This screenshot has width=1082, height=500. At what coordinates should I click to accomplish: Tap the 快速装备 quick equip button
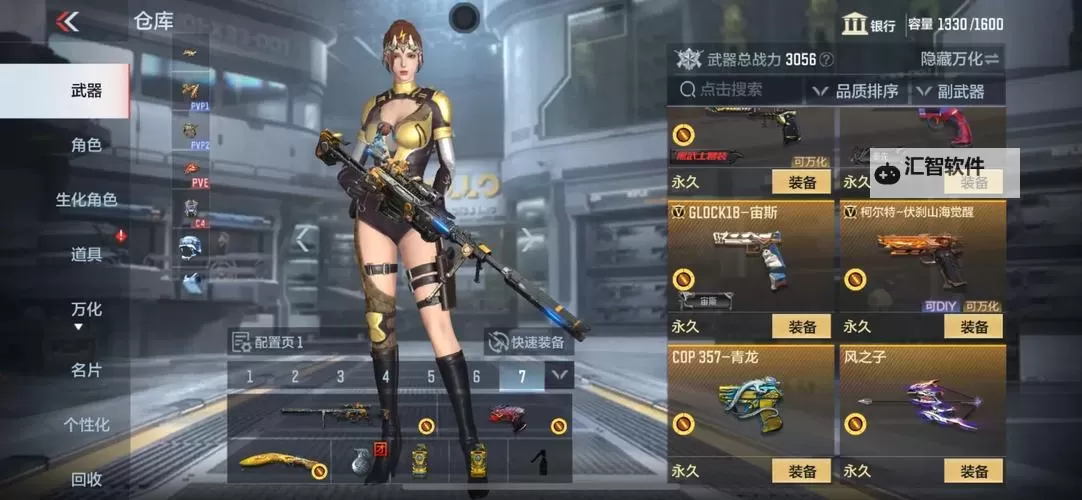527,342
